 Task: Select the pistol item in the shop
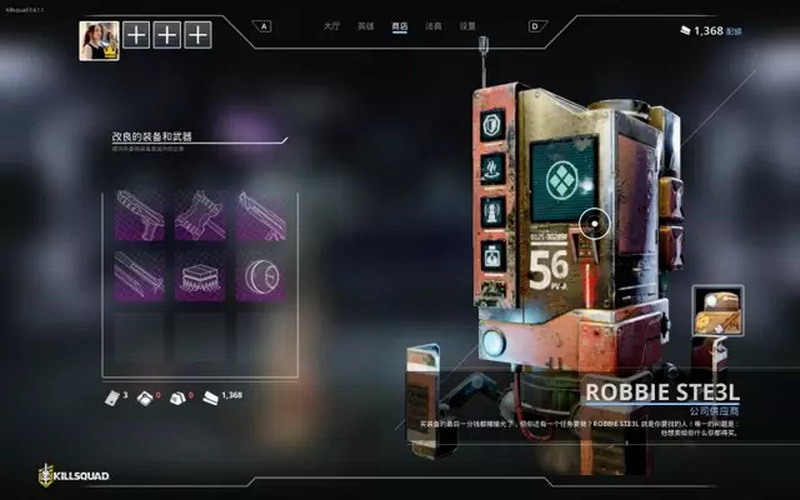[x=139, y=216]
